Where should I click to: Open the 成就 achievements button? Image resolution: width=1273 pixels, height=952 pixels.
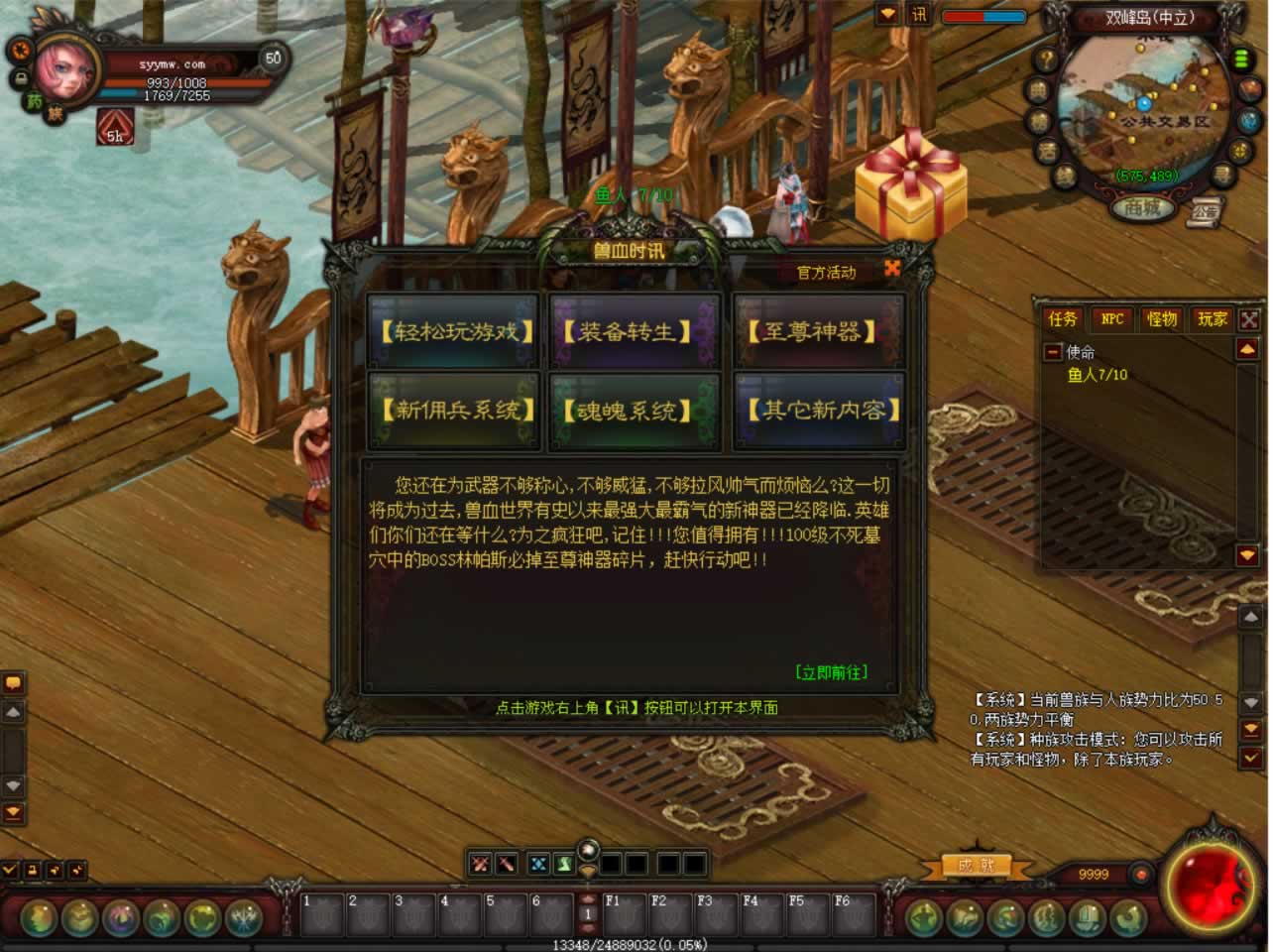(976, 866)
